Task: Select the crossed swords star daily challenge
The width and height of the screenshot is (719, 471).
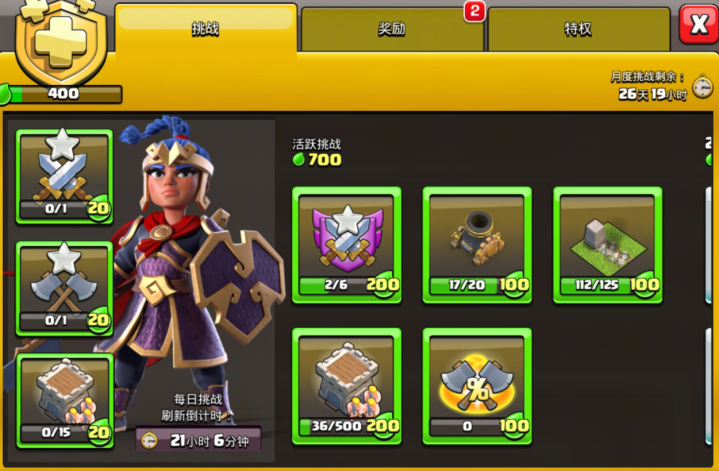Action: (x=65, y=176)
